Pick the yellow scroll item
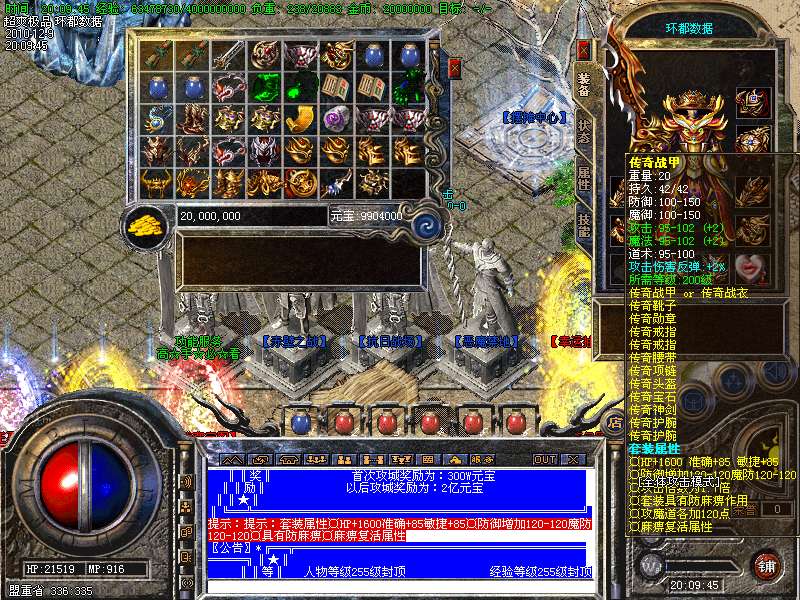 coord(300,120)
